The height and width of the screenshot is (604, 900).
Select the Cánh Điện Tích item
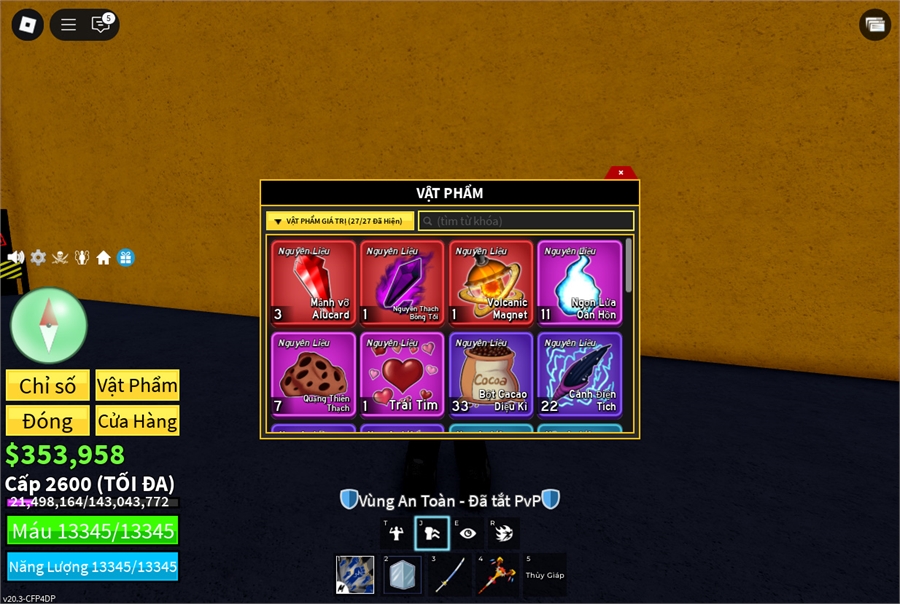(x=579, y=375)
